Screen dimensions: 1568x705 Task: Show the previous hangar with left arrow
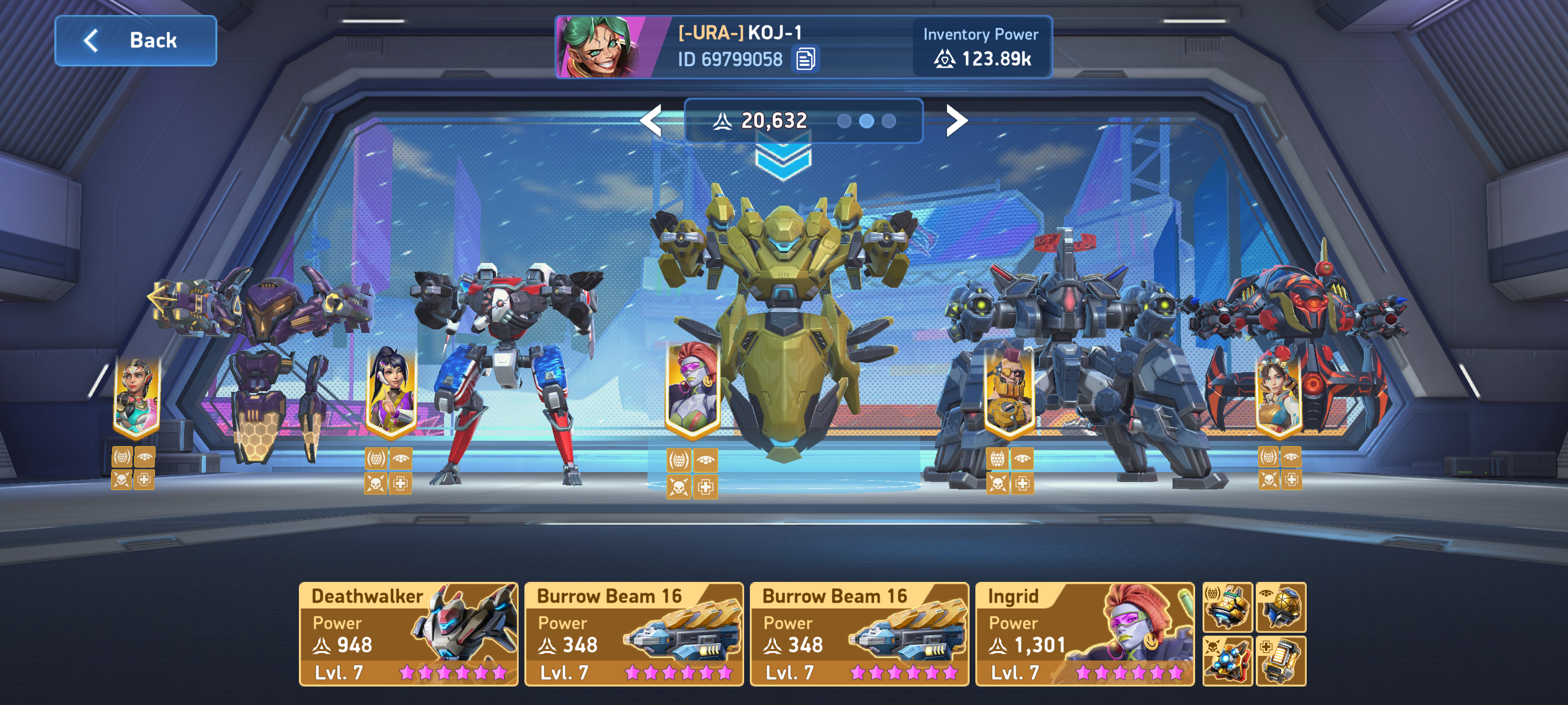[x=652, y=120]
